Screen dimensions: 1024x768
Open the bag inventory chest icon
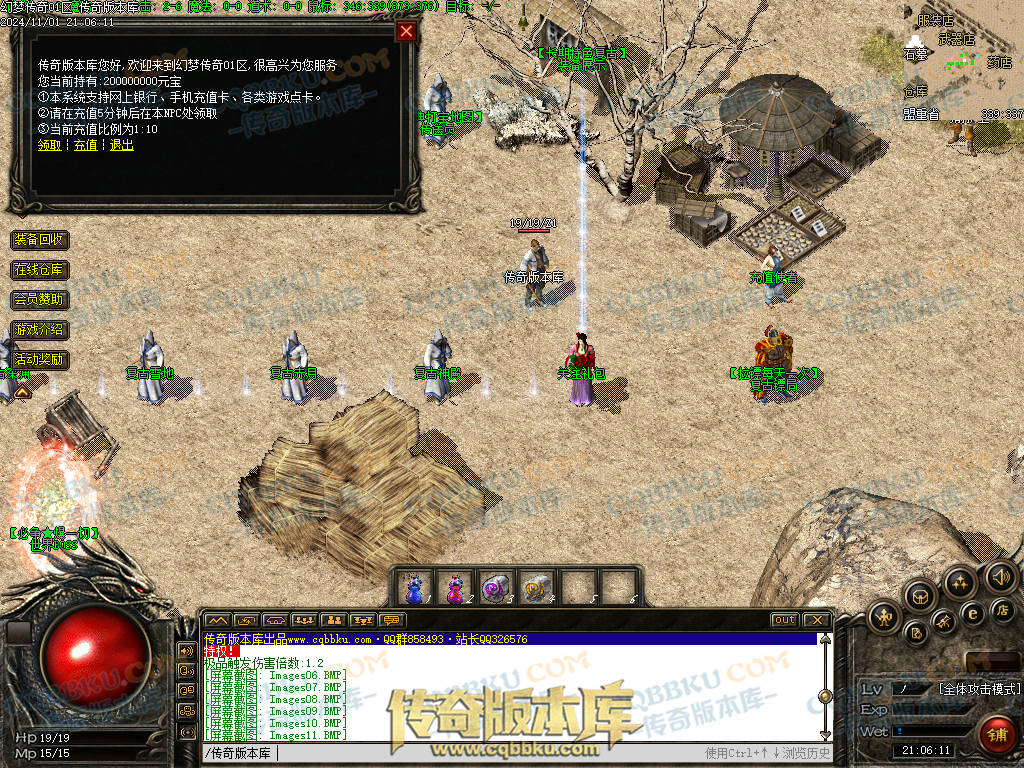click(x=919, y=596)
